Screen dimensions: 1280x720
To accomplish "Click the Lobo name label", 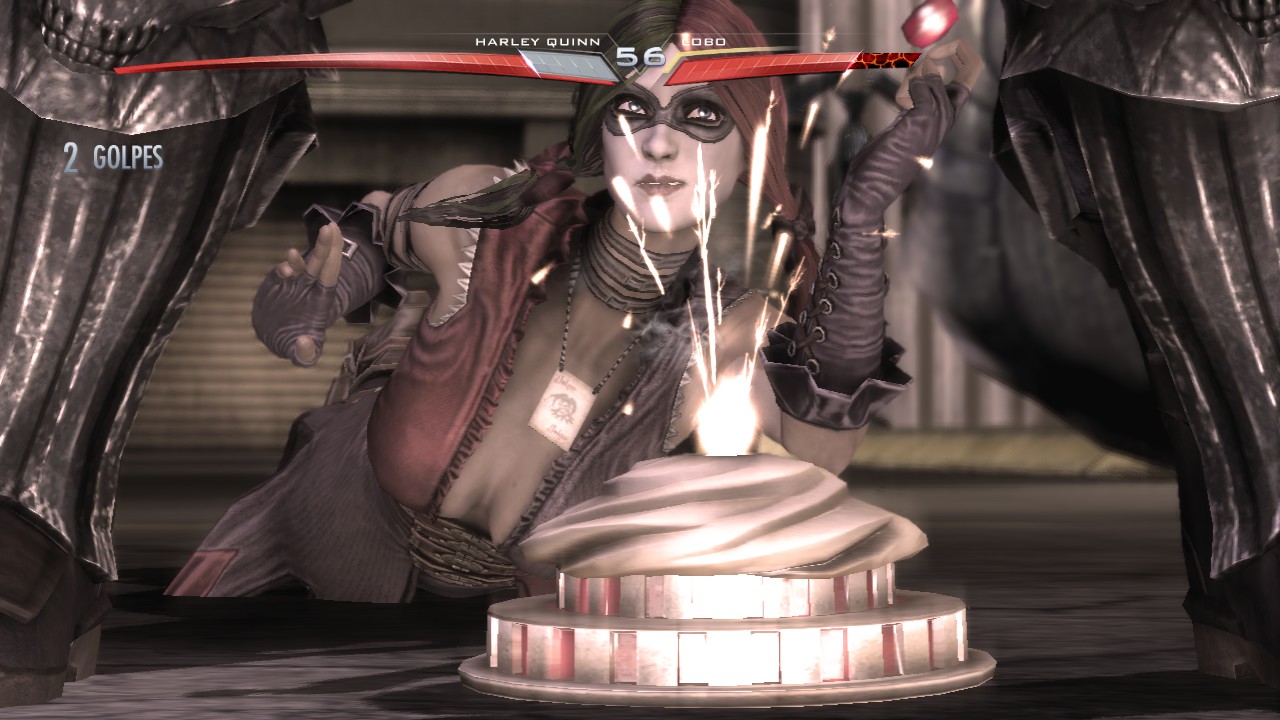I will pos(703,42).
